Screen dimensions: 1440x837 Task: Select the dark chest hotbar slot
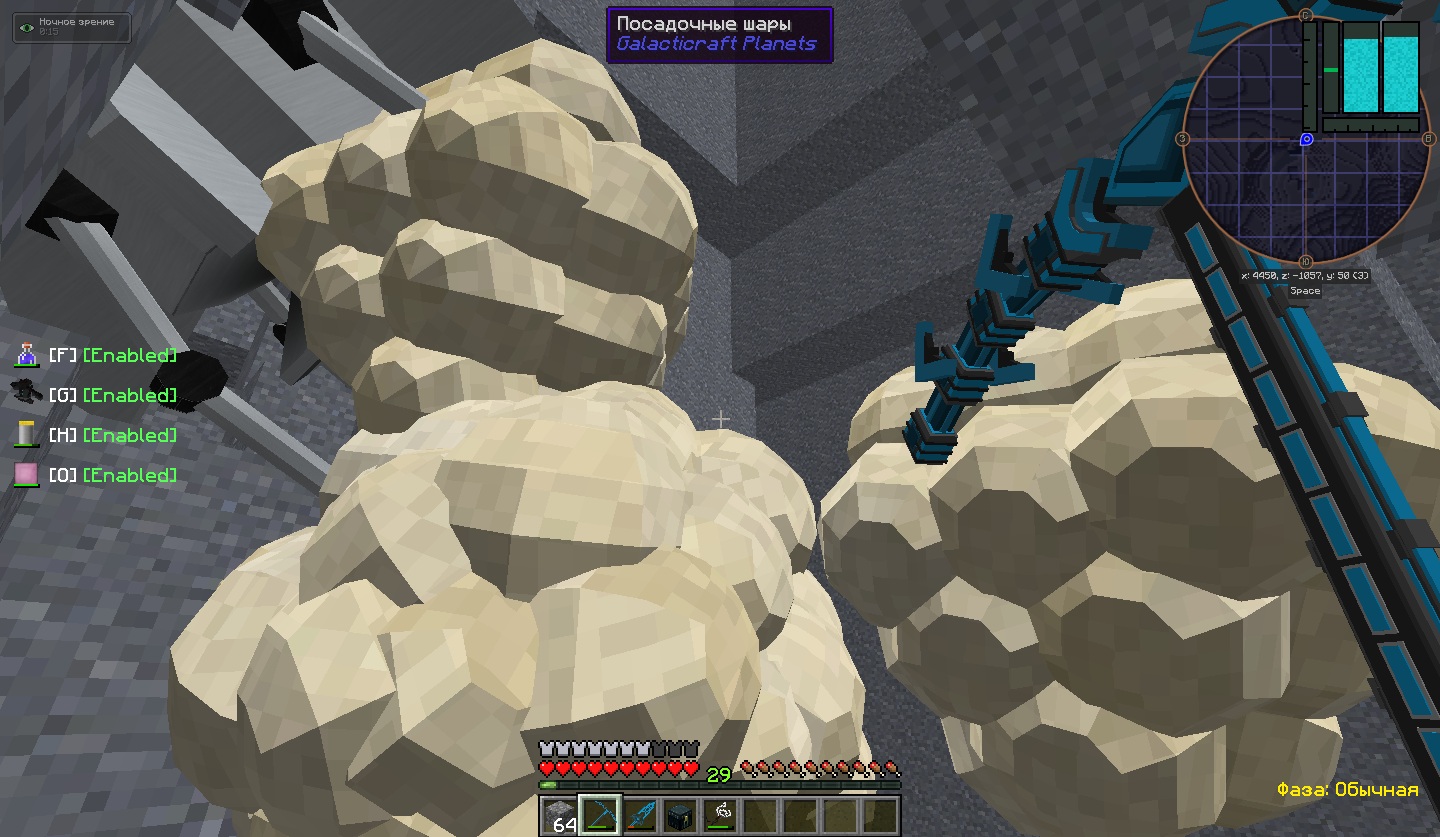point(680,815)
